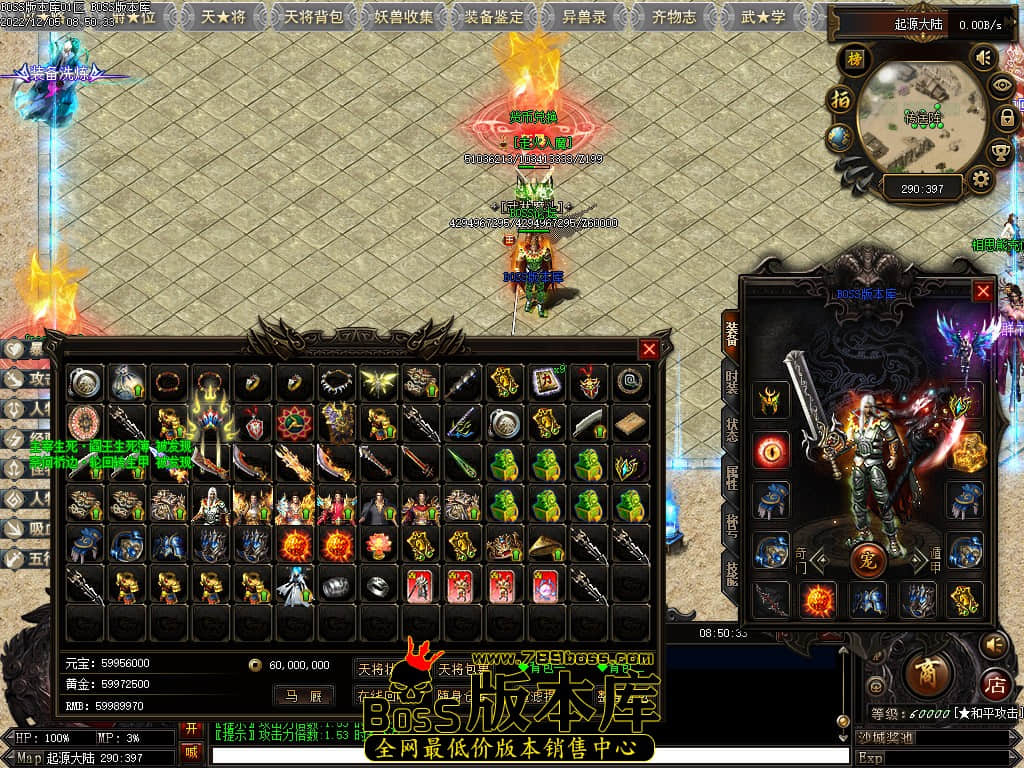The width and height of the screenshot is (1024, 768).
Task: Switch to the 状态 tab
Action: point(731,434)
